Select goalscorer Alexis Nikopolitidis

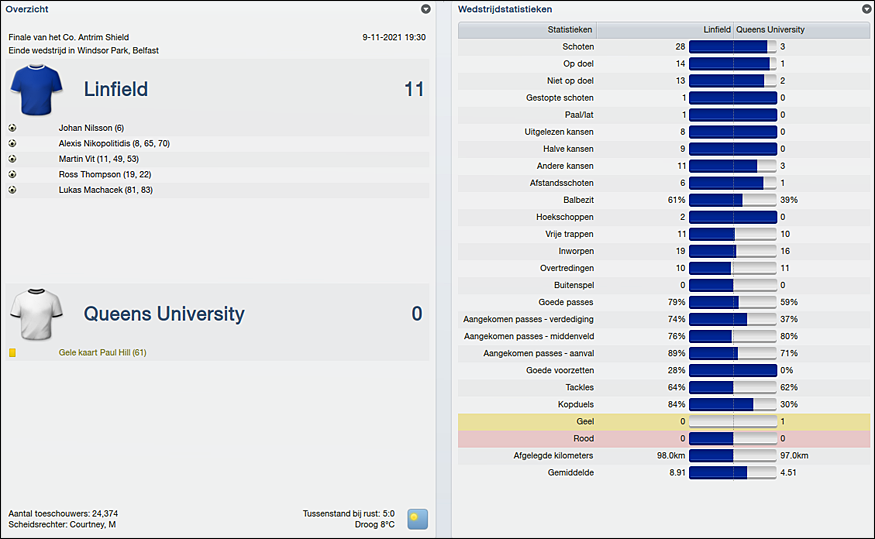113,143
